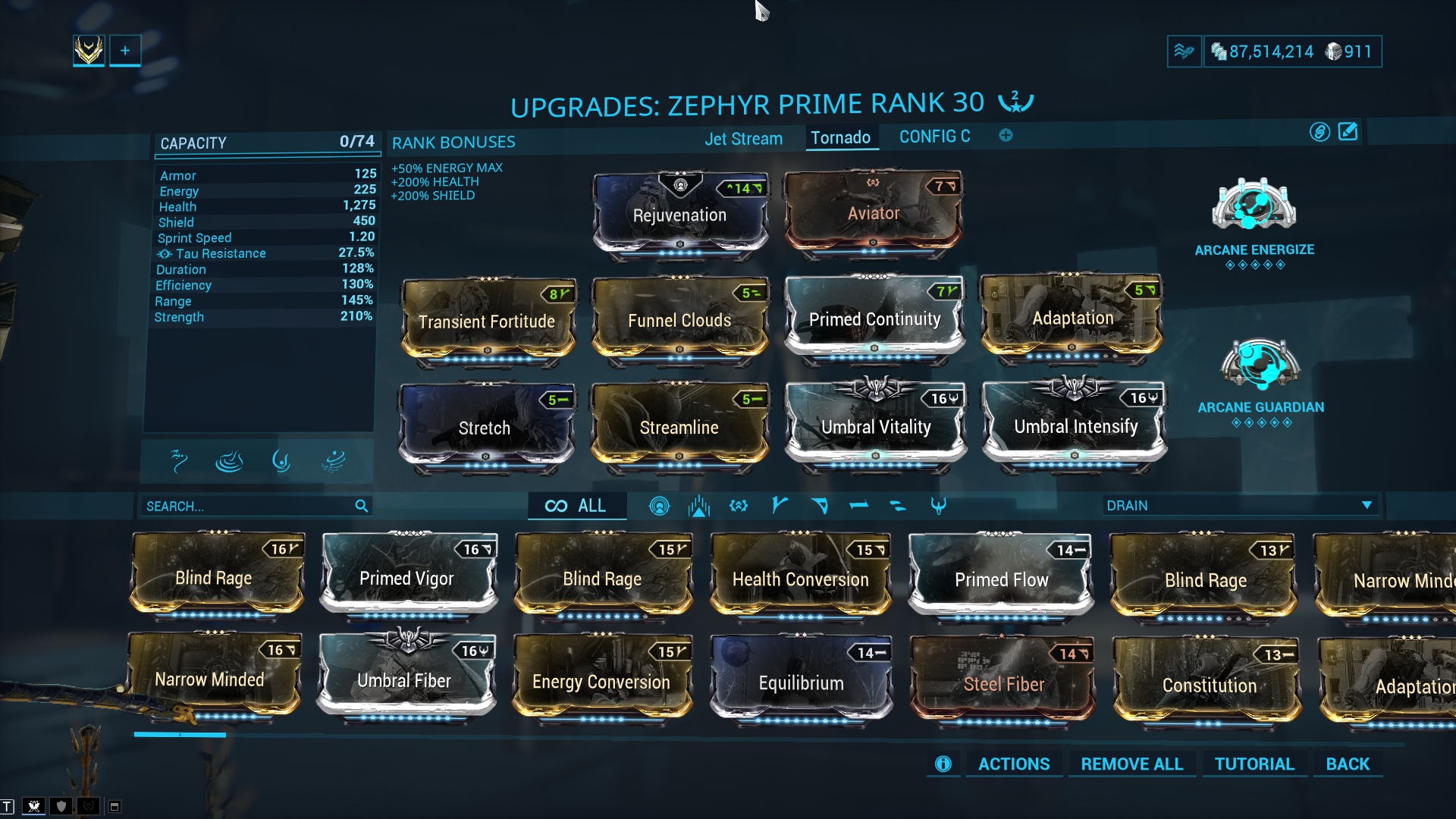Open the TUTORIAL
Viewport: 1456px width, 819px height.
click(1254, 764)
